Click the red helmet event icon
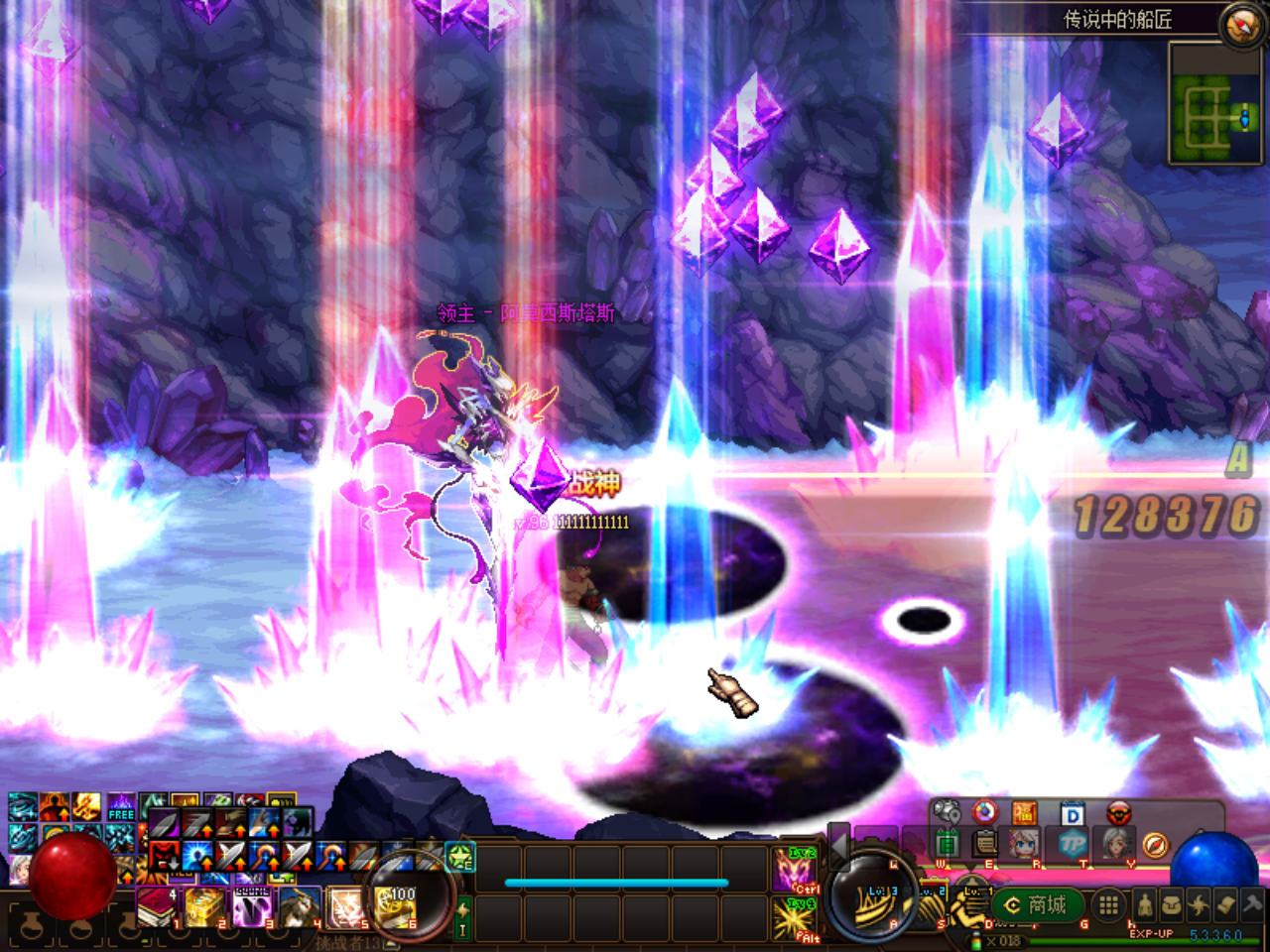This screenshot has height=952, width=1270. [1118, 813]
